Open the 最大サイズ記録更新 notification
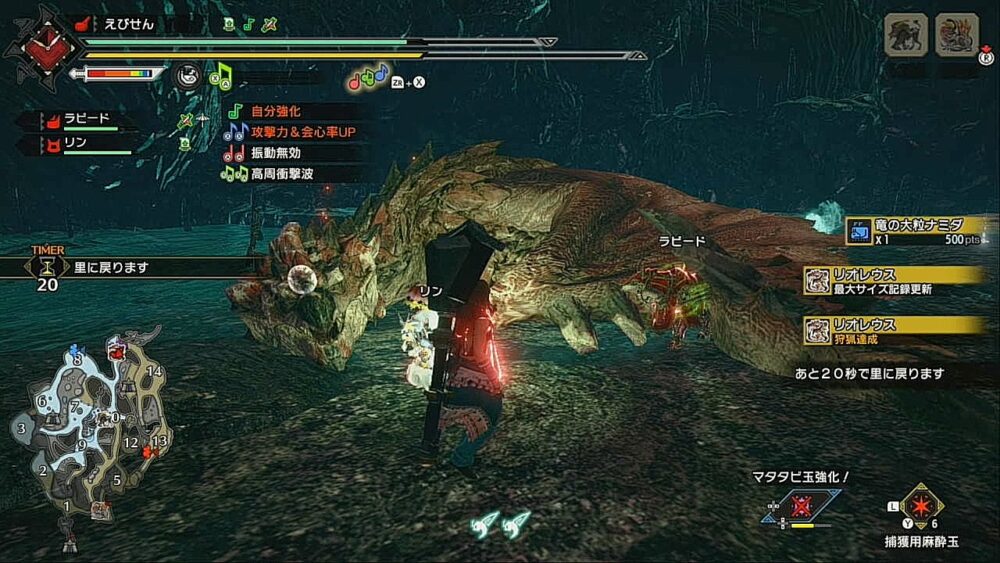 (x=895, y=281)
